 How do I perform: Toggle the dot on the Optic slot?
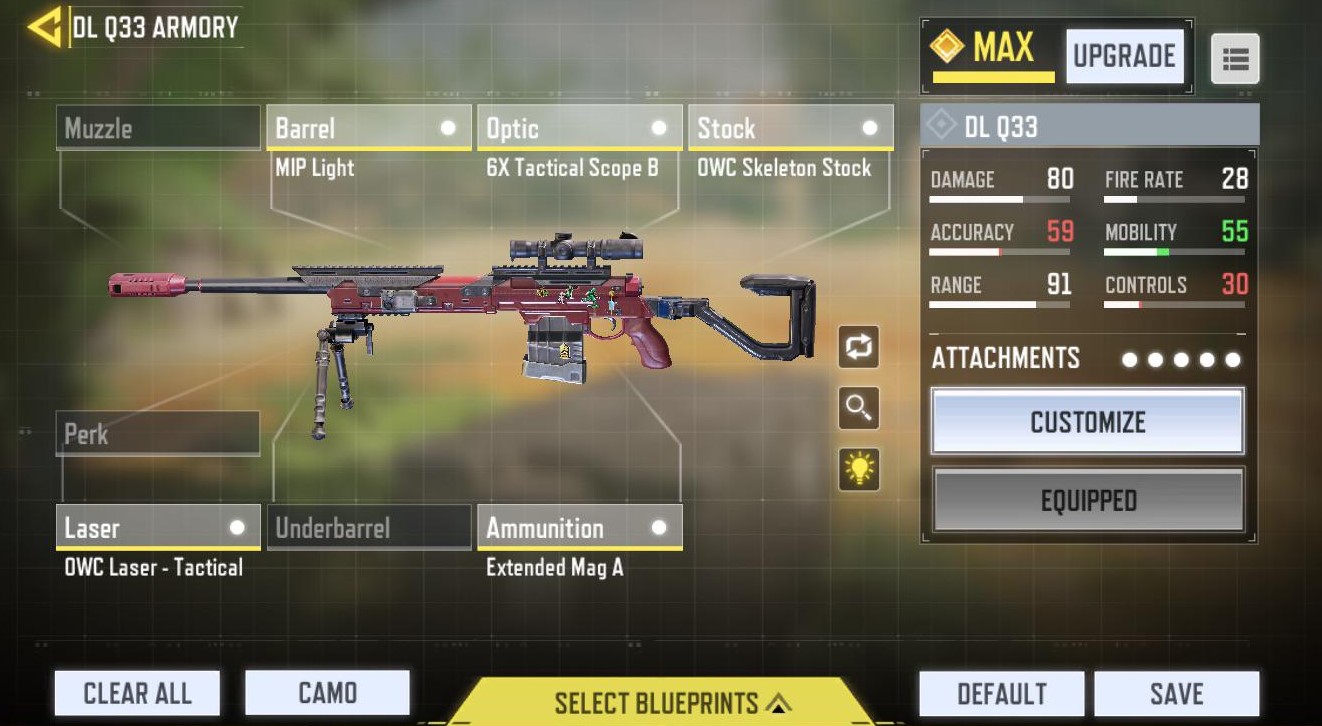coord(658,127)
